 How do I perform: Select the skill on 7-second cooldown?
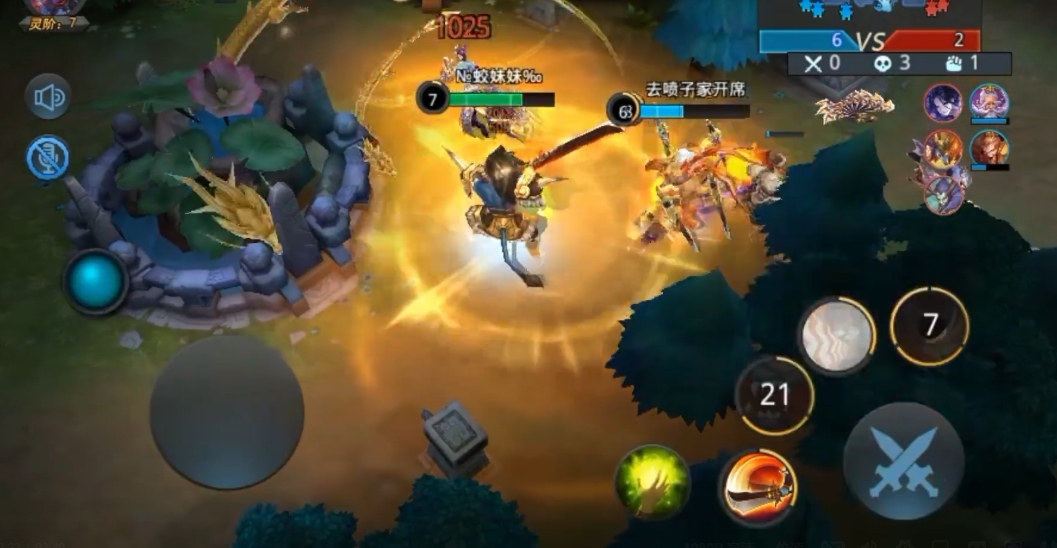pyautogui.click(x=929, y=325)
